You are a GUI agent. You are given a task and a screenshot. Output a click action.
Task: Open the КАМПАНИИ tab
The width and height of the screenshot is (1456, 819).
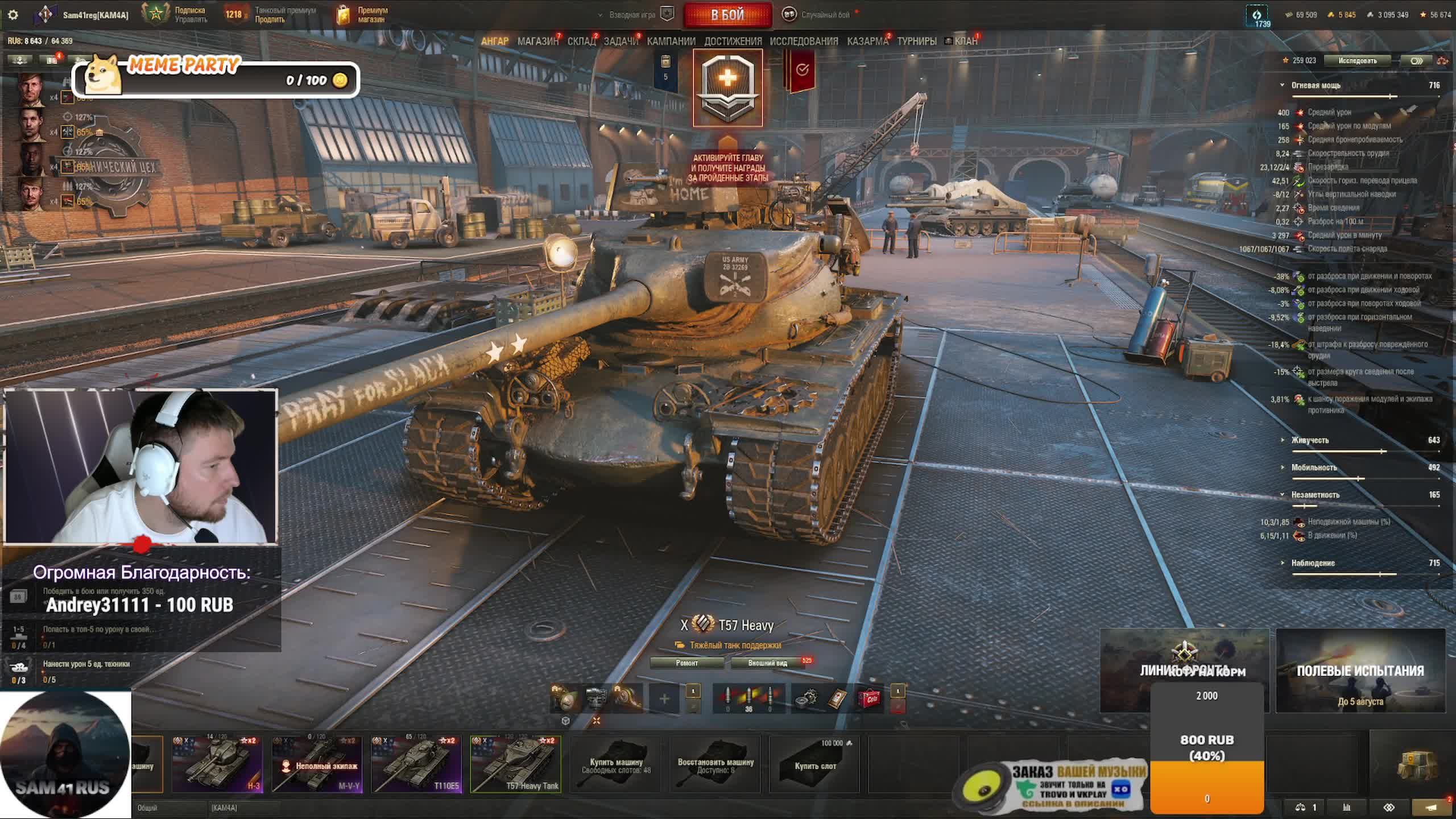point(671,41)
